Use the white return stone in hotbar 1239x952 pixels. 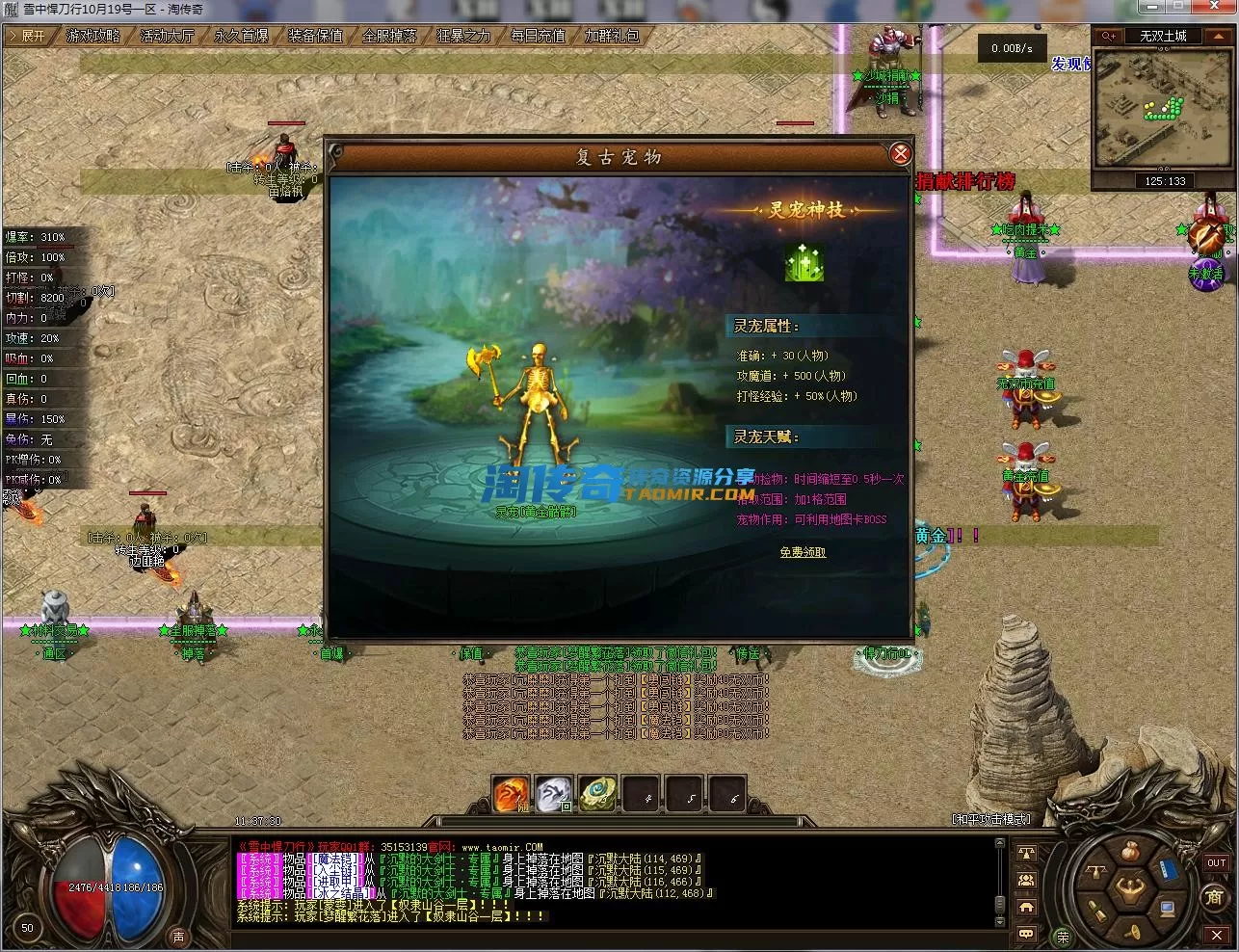[x=554, y=795]
